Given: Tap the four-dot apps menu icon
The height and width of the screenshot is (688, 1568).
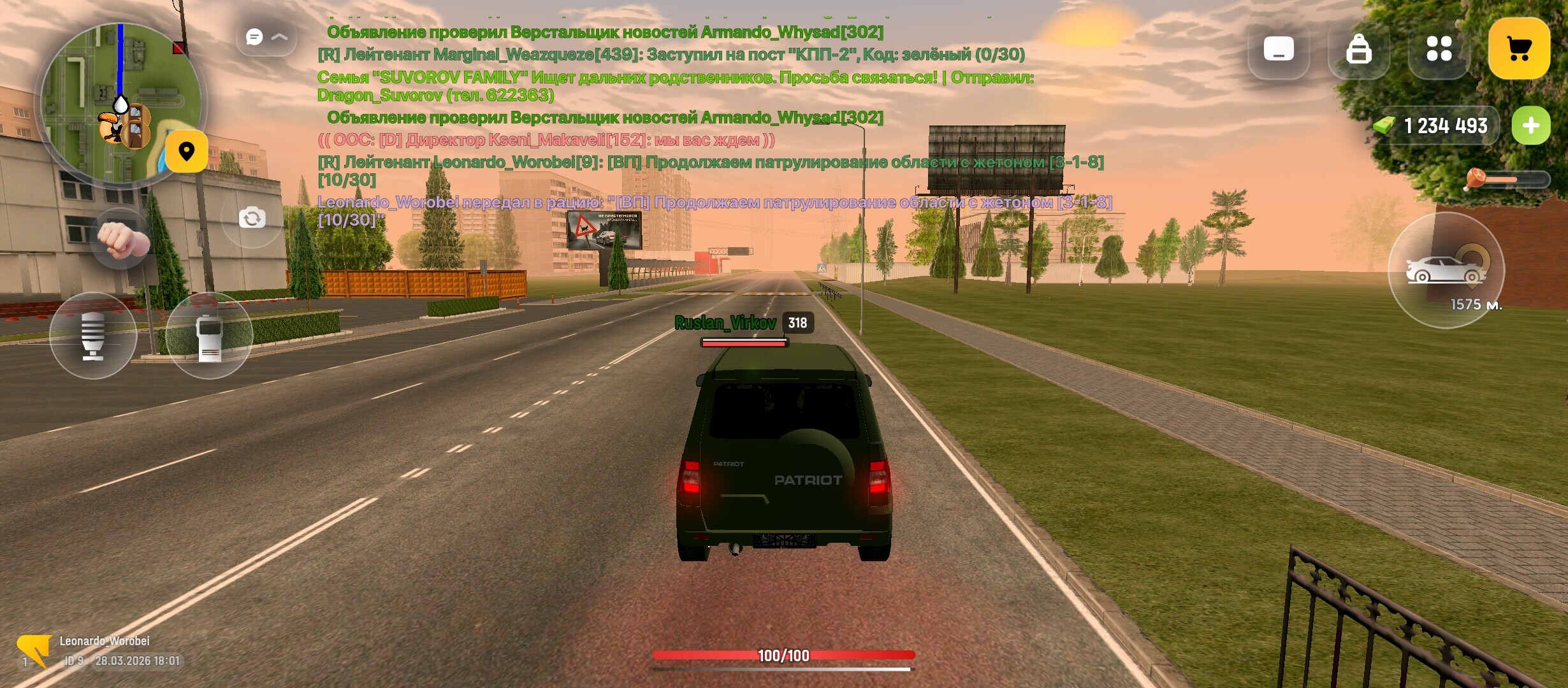Looking at the screenshot, I should (1441, 50).
